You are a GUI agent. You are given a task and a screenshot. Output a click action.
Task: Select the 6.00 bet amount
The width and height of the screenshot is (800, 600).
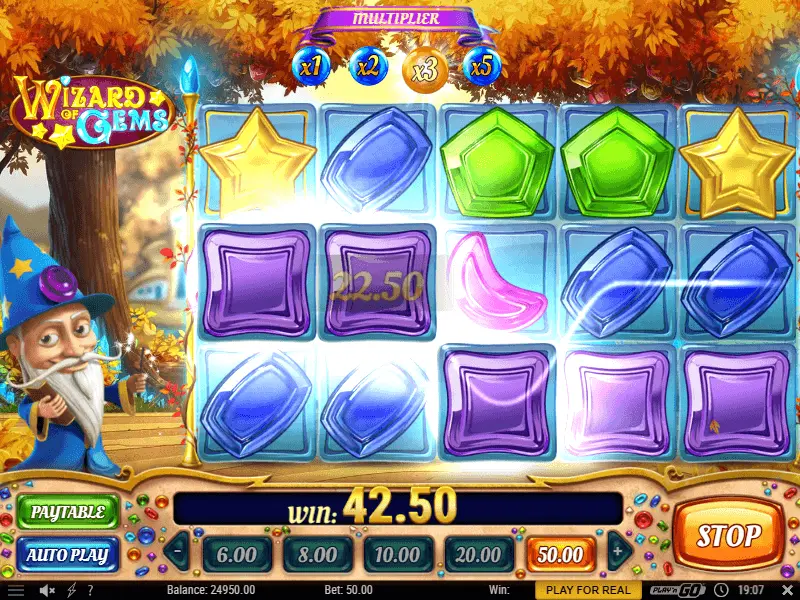pos(236,553)
